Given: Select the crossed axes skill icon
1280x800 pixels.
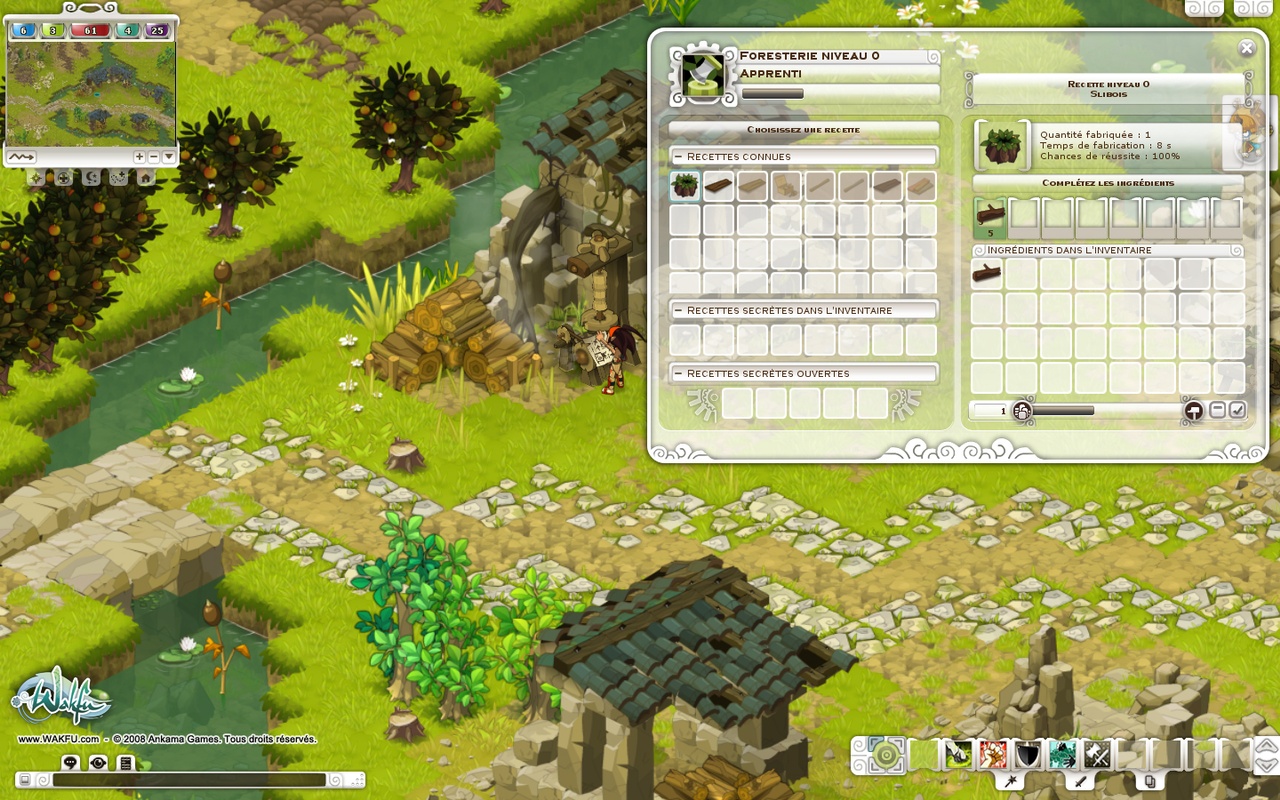Looking at the screenshot, I should click(x=1096, y=755).
